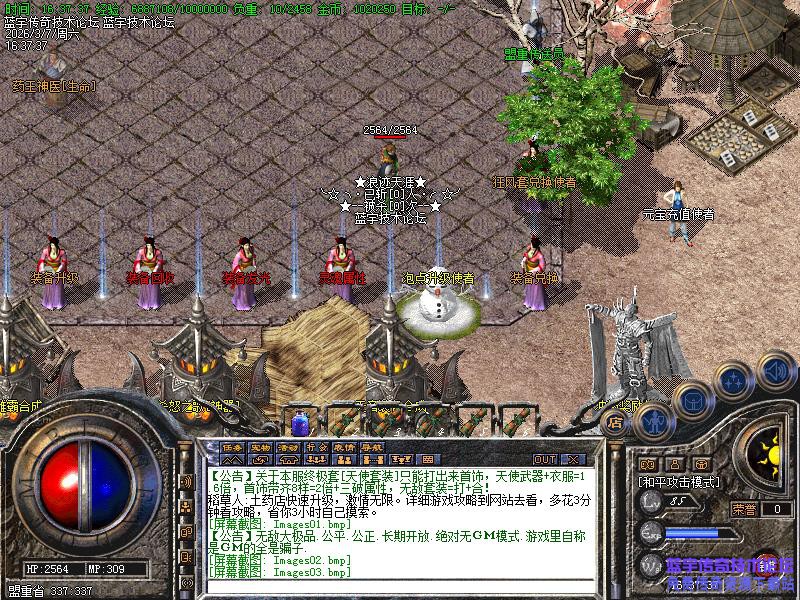Screen dimensions: 800x600
Task: Click the 荣誉 honor label
Action: pyautogui.click(x=744, y=508)
